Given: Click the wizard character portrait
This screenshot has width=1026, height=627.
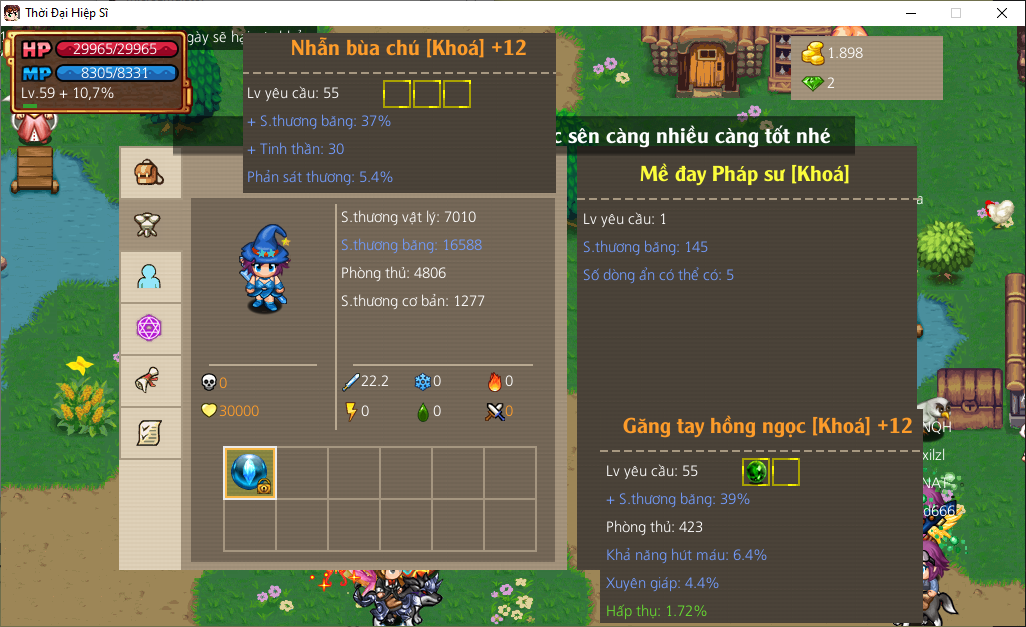Looking at the screenshot, I should click(261, 261).
